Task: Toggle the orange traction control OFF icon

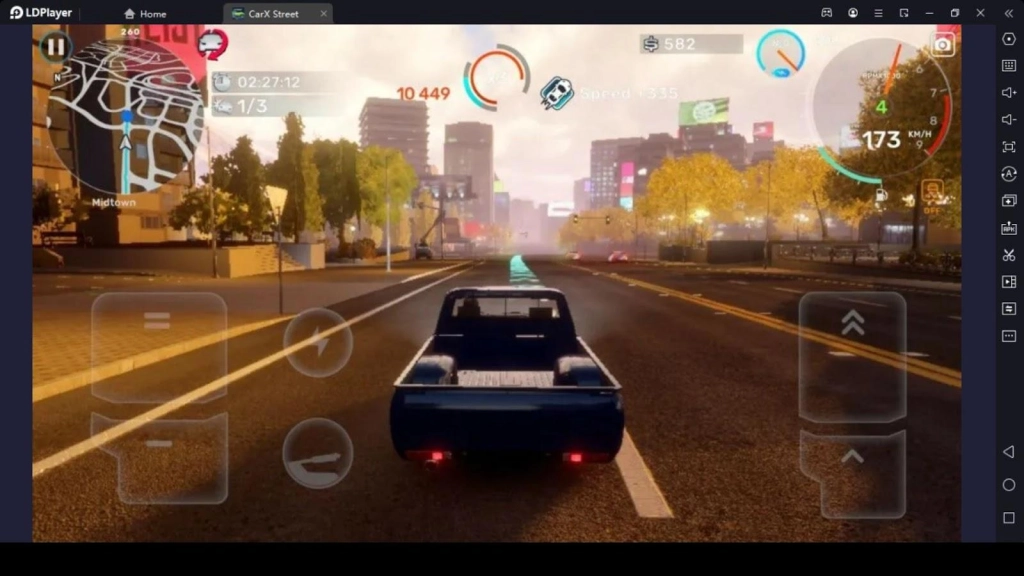Action: pos(932,192)
